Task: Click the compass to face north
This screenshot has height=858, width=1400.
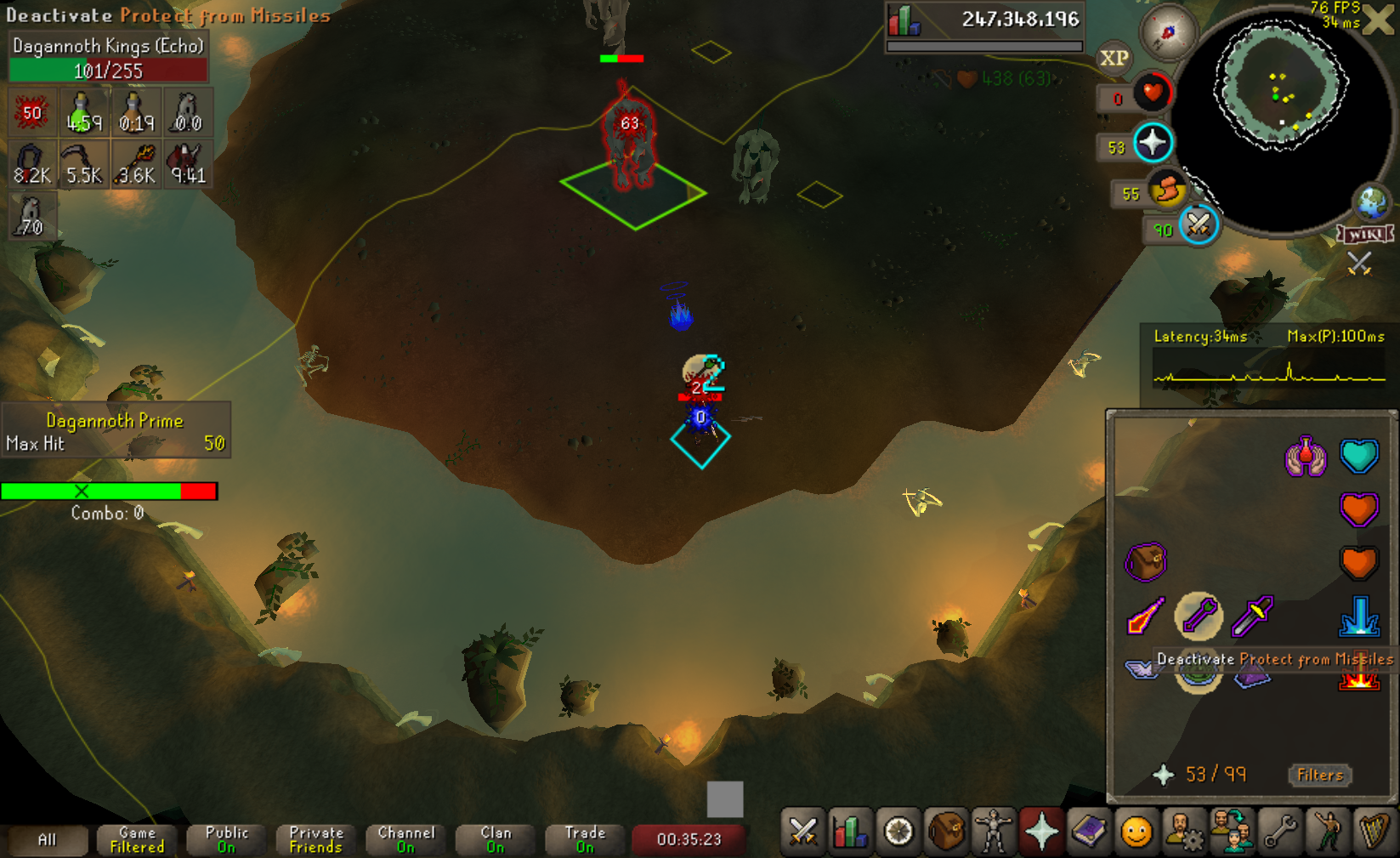Action: [1168, 32]
